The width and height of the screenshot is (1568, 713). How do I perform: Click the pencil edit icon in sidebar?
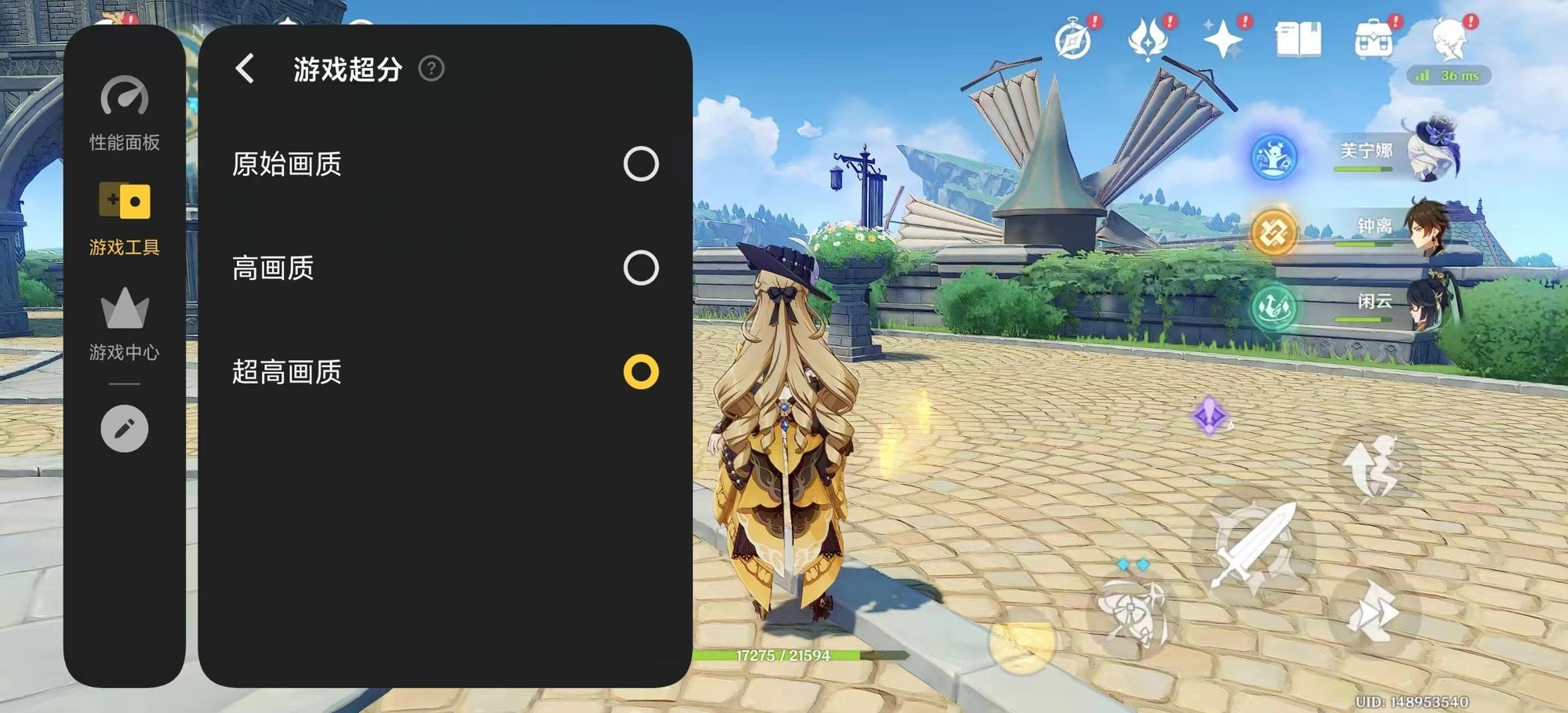[x=124, y=429]
